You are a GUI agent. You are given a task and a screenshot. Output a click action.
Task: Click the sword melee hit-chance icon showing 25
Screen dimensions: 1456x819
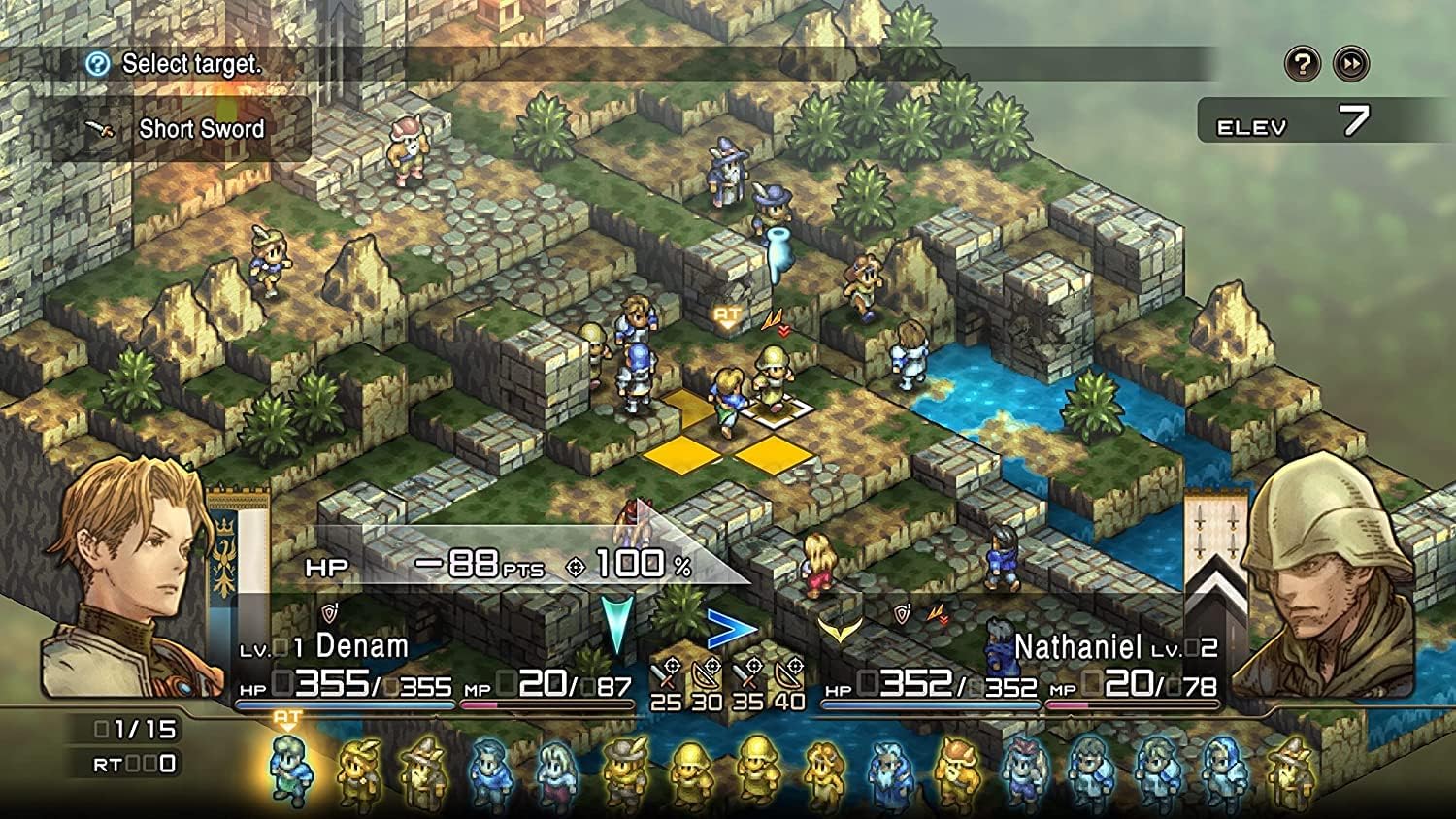665,672
